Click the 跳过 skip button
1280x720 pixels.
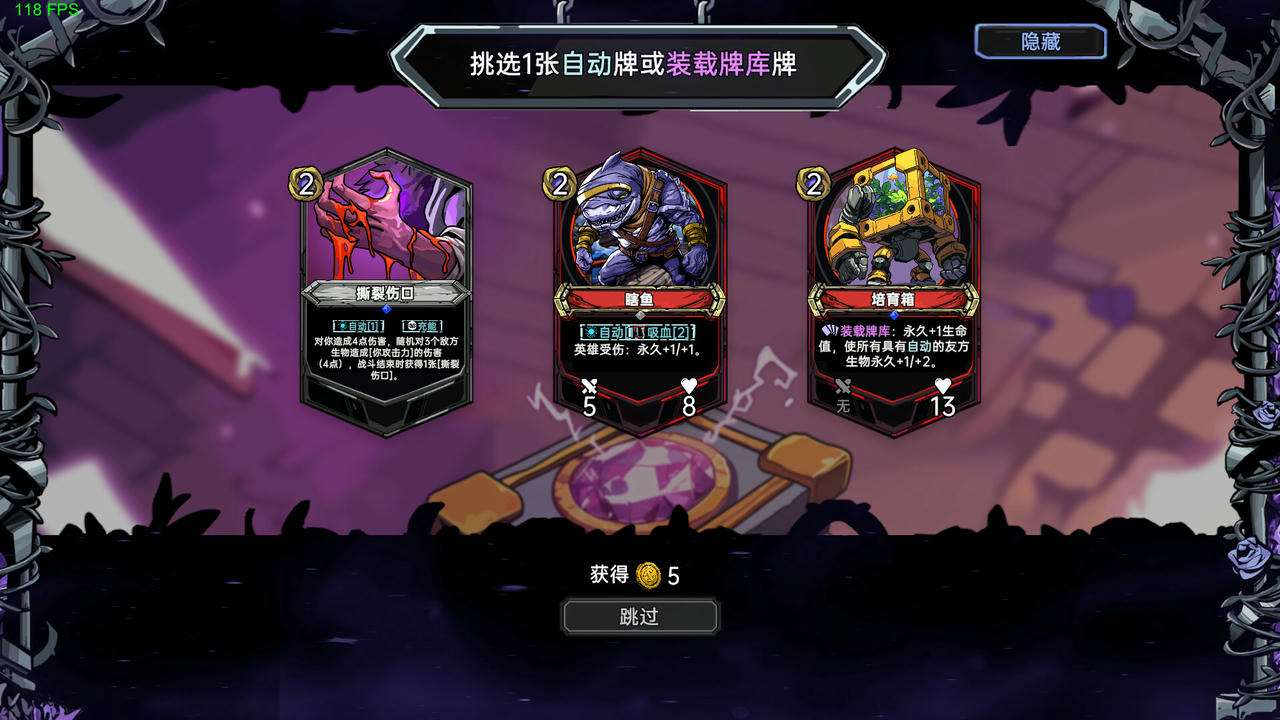639,616
